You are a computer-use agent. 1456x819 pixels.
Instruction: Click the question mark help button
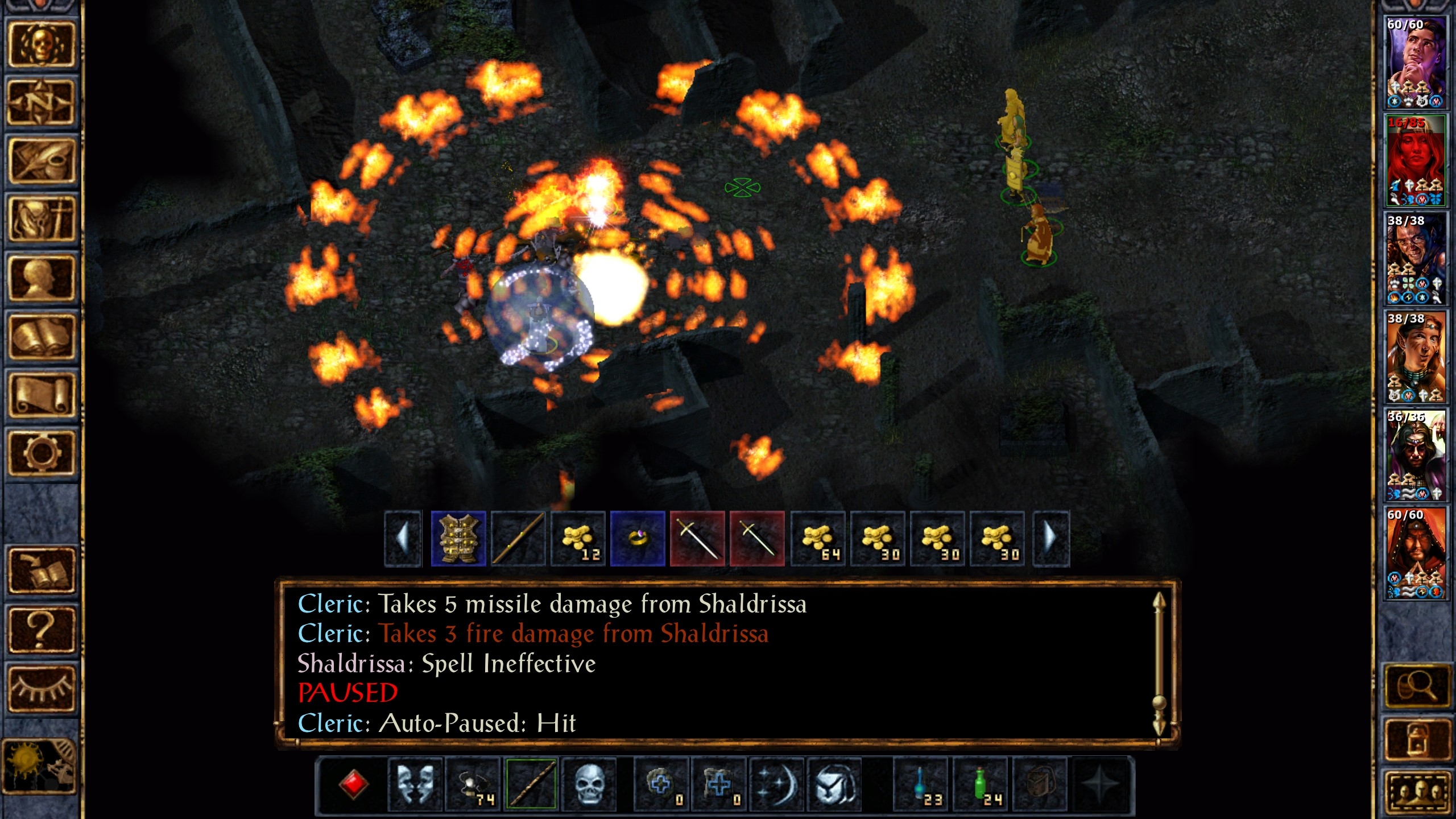tap(41, 630)
